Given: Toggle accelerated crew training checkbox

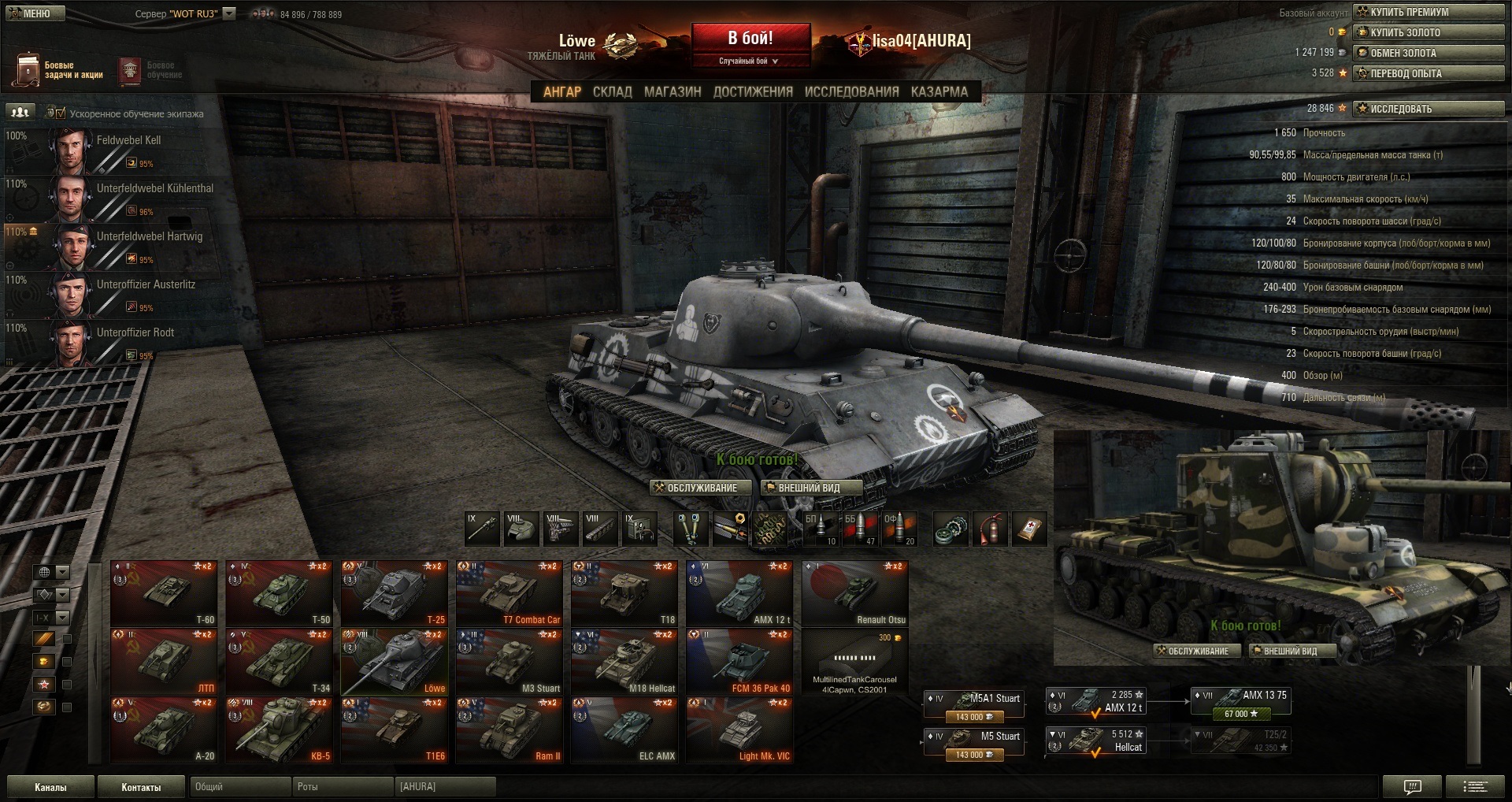Looking at the screenshot, I should [x=61, y=113].
